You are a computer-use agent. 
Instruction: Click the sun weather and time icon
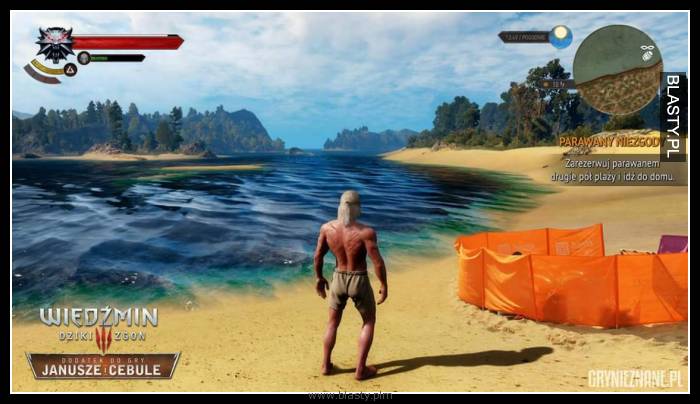561,37
